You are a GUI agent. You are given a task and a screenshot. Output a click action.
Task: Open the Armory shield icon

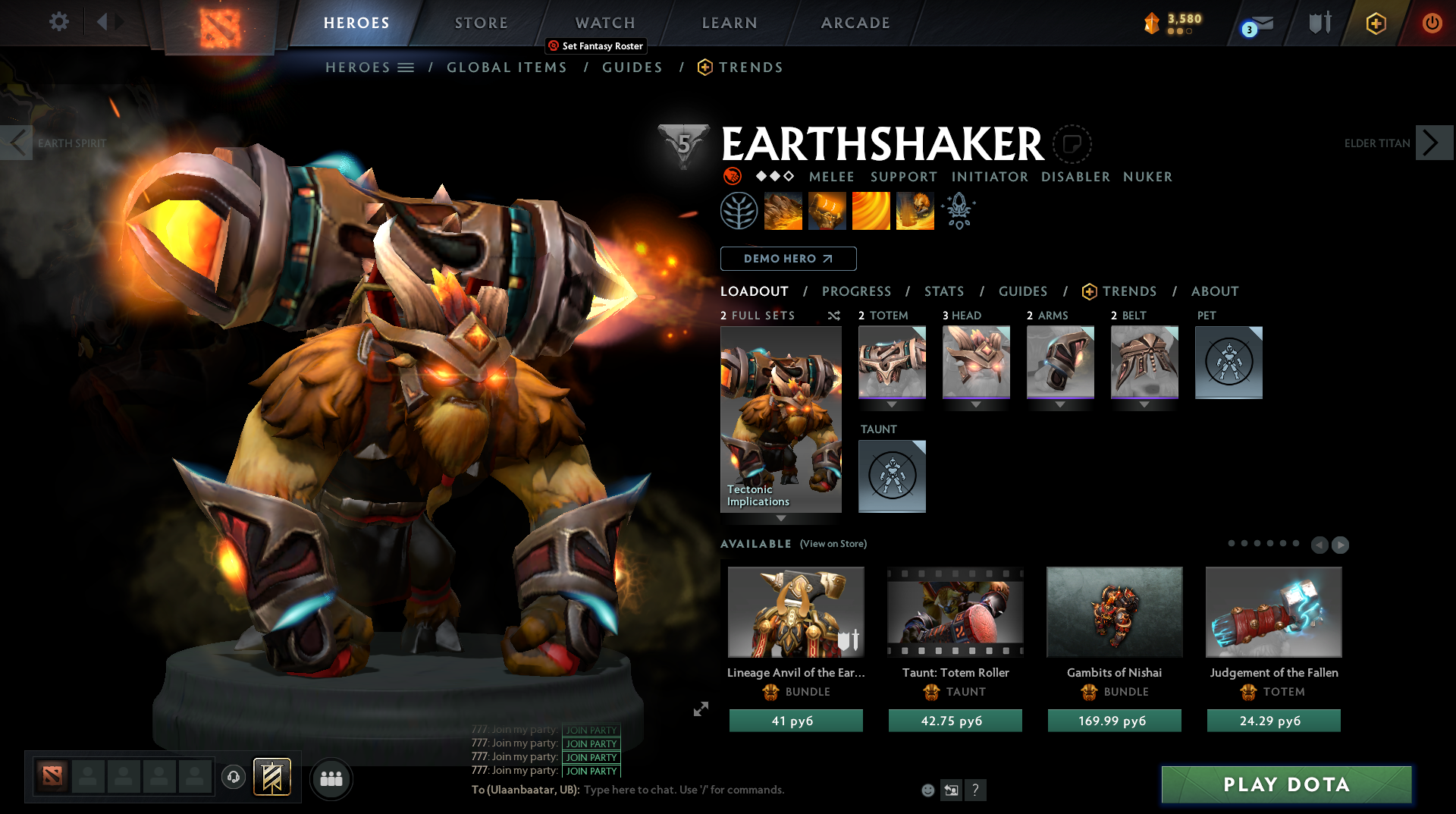coord(1319,23)
